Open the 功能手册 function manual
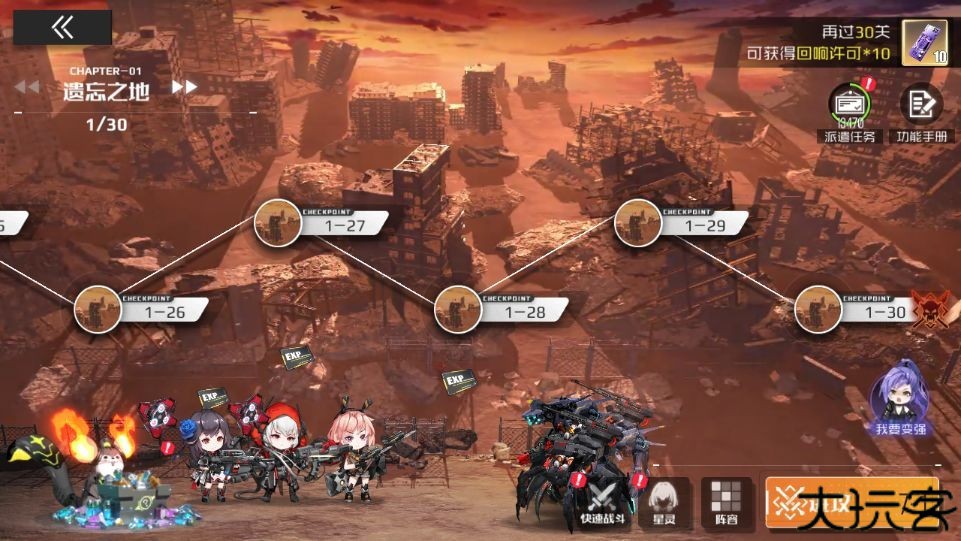This screenshot has width=961, height=541. pyautogui.click(x=921, y=104)
